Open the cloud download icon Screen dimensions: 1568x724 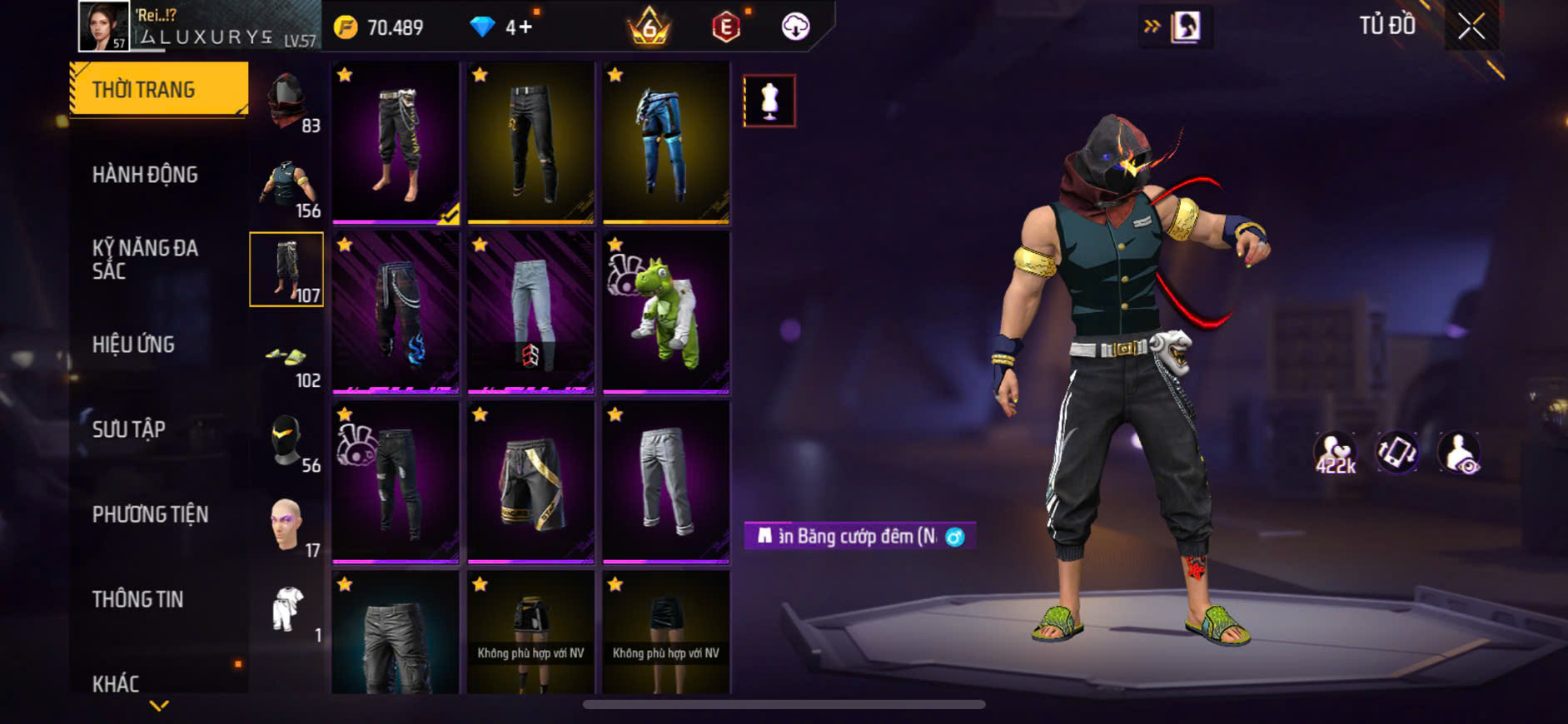795,27
